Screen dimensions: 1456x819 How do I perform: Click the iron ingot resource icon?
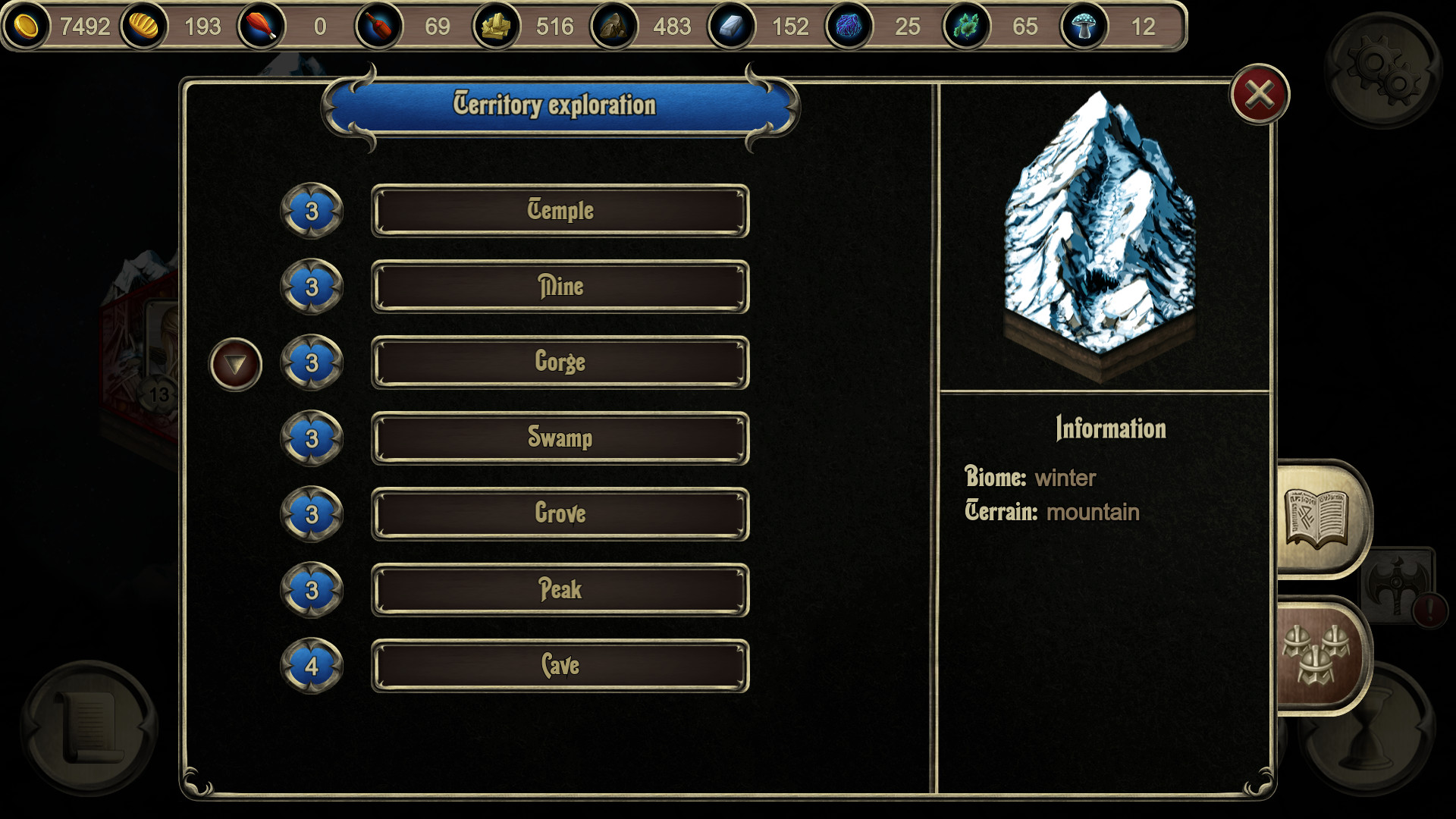733,27
